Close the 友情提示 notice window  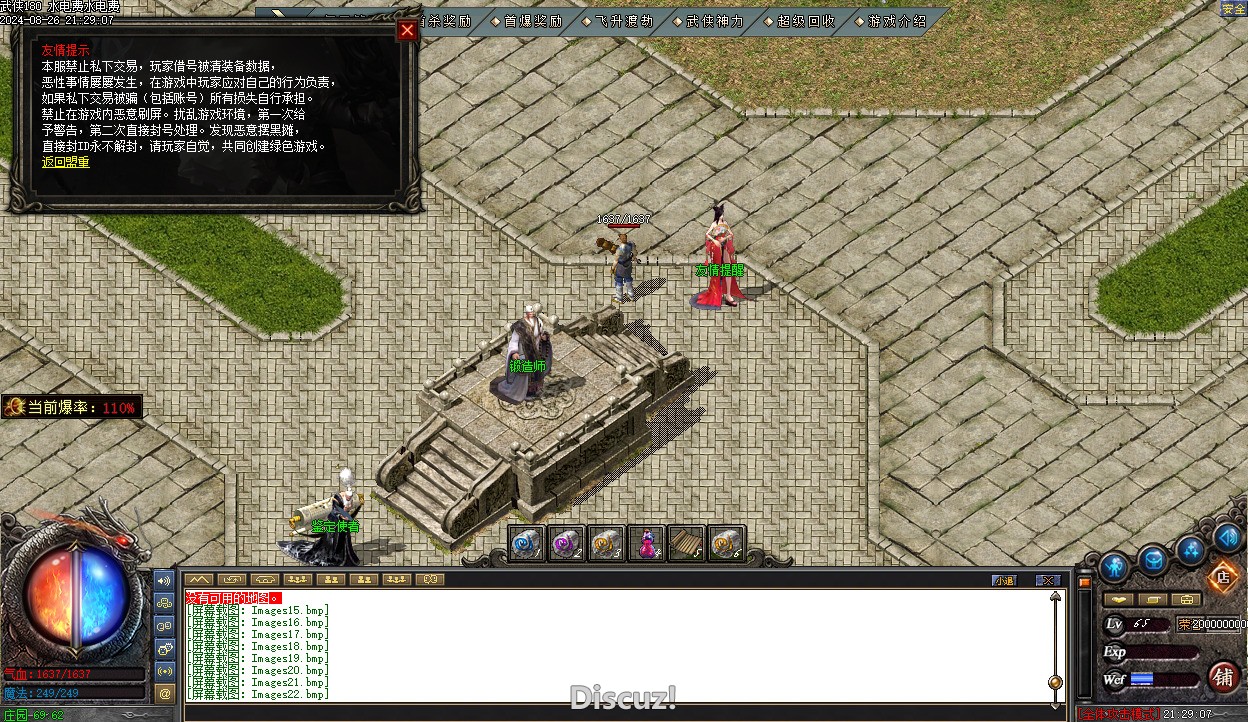click(x=407, y=30)
